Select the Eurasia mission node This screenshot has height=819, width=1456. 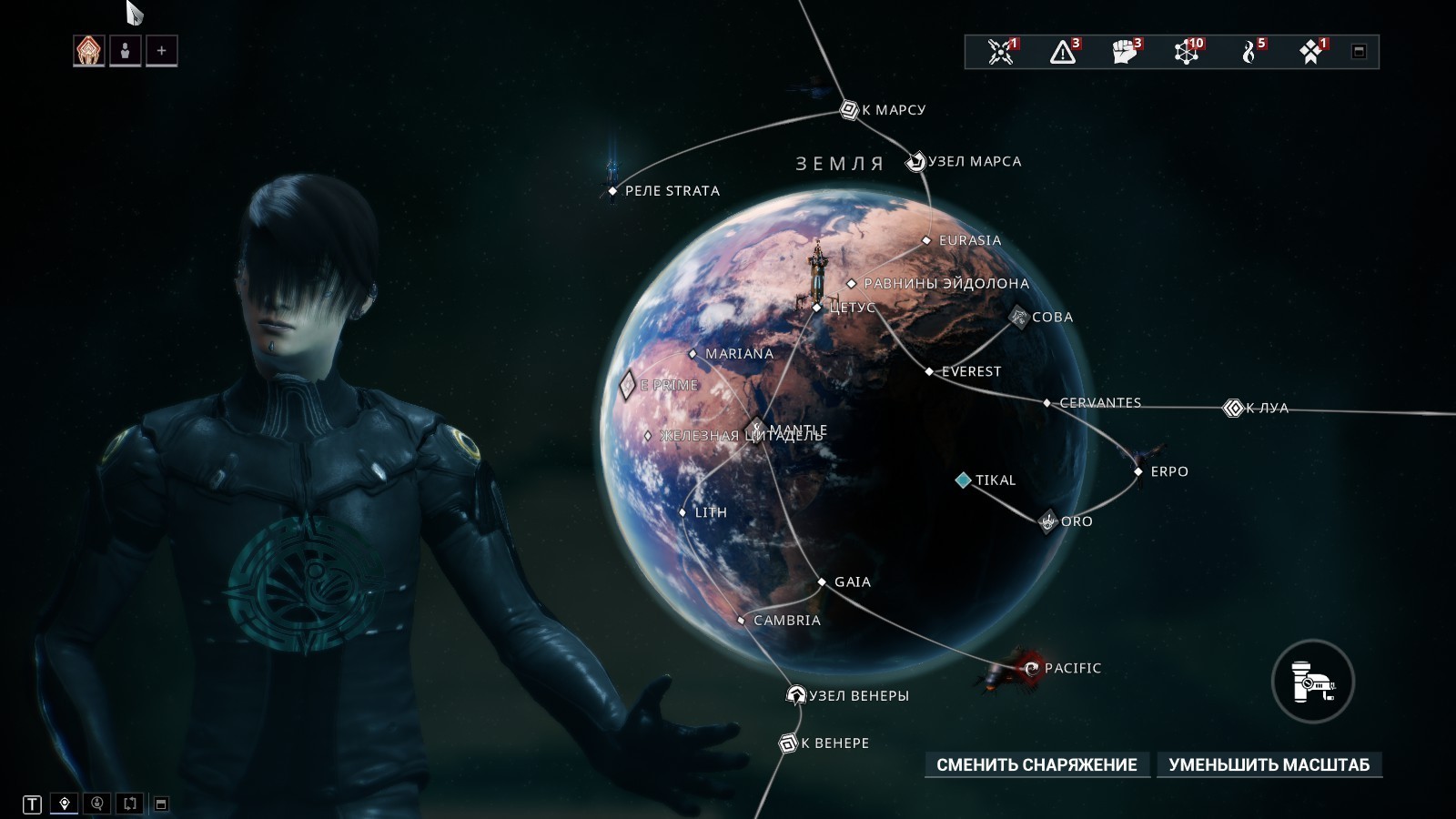(x=926, y=240)
